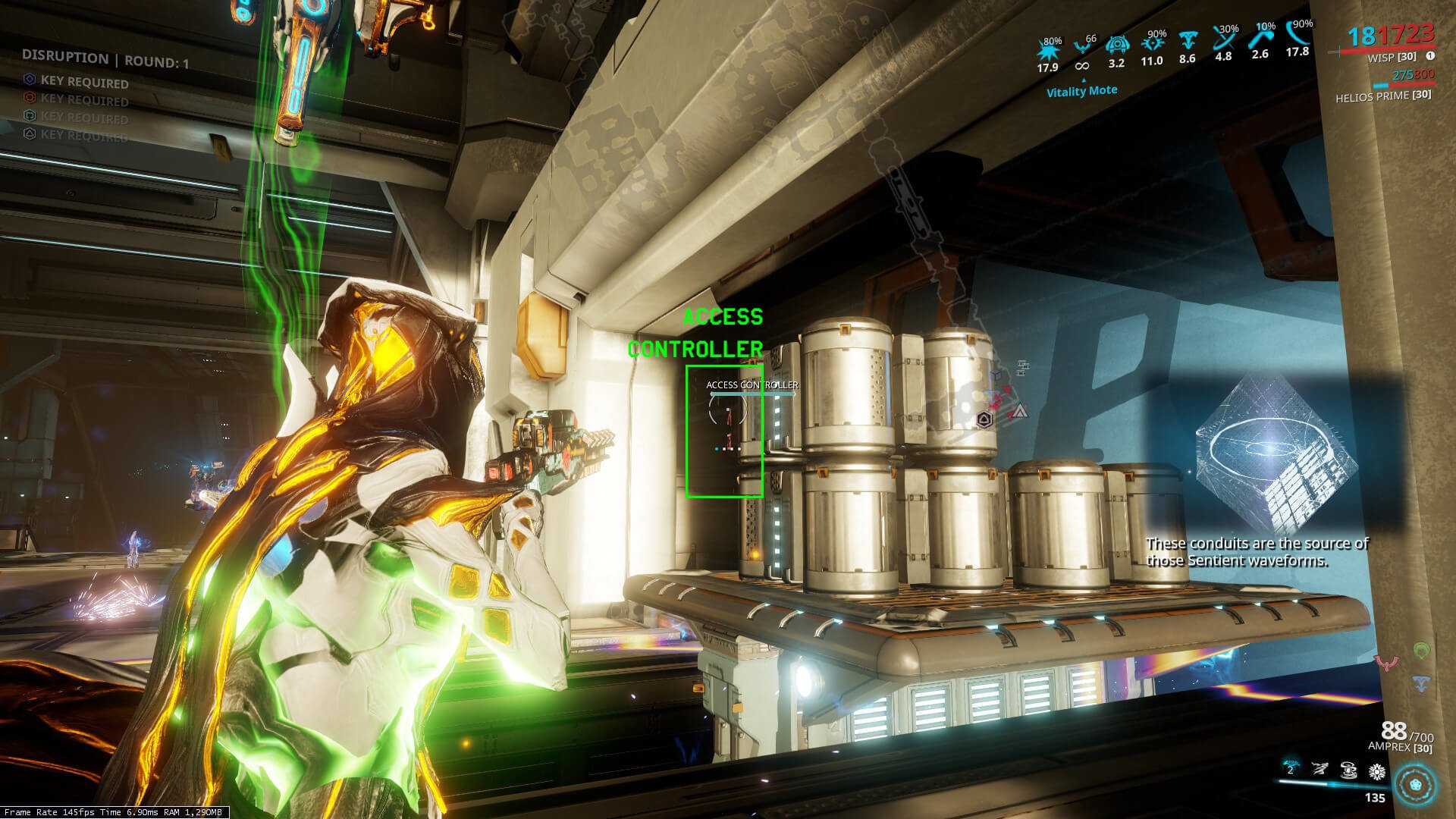
Task: Choose the teal conduit key objective icon
Action: pyautogui.click(x=30, y=115)
